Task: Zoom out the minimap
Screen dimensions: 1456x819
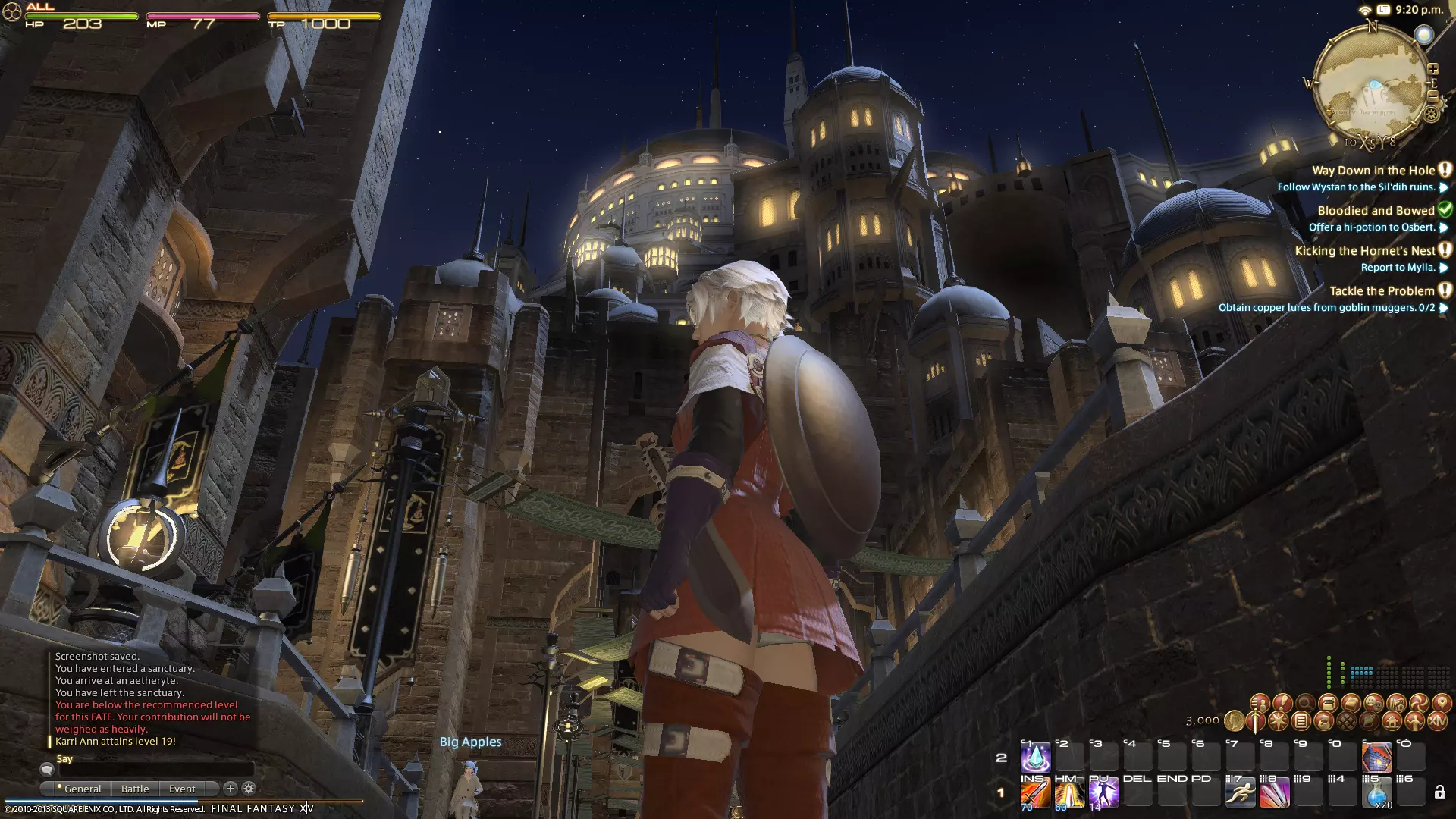Action: (1432, 96)
